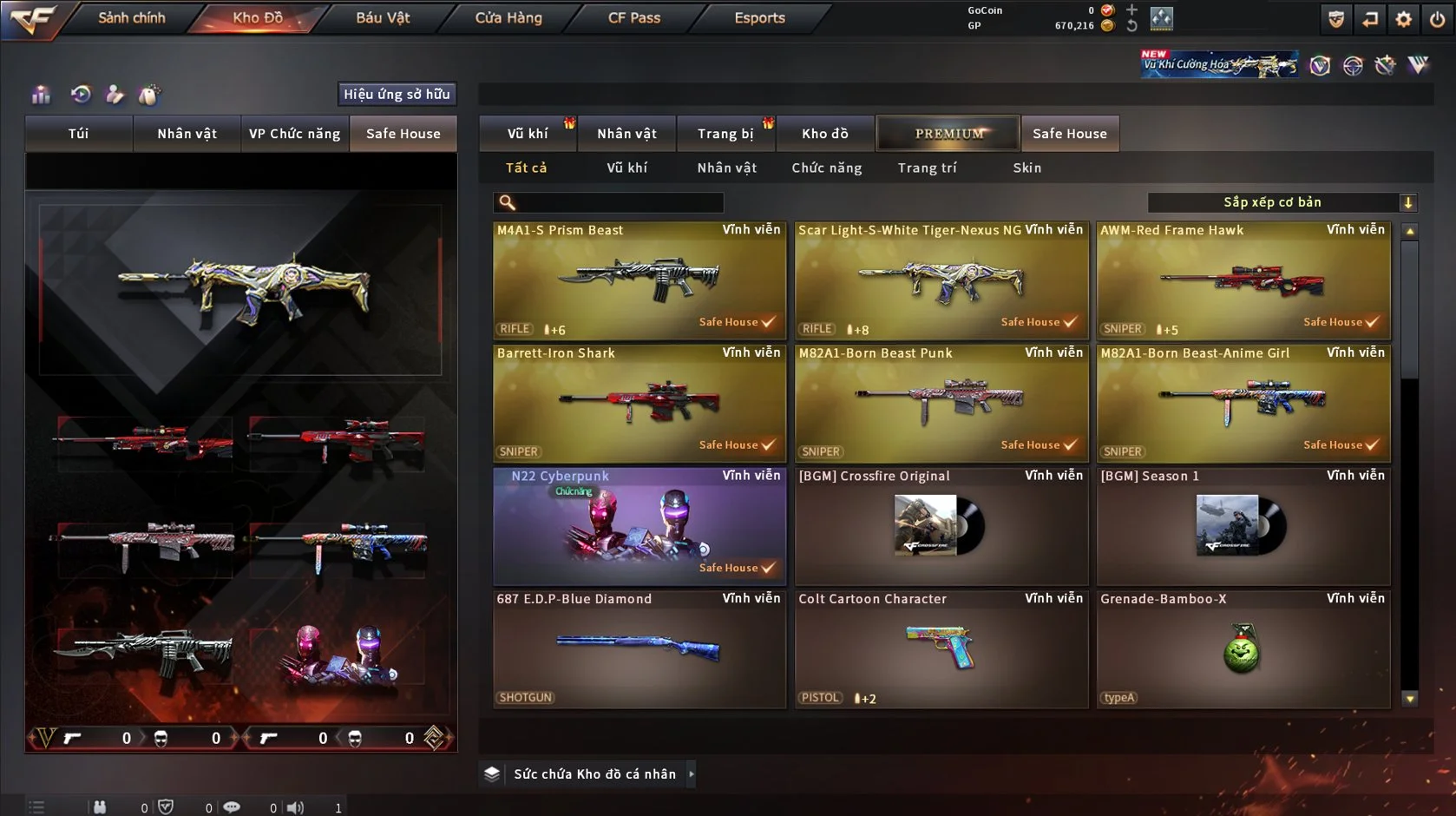Expand Sức chứa Kho đồ cá nhân
This screenshot has height=816, width=1456.
594,774
